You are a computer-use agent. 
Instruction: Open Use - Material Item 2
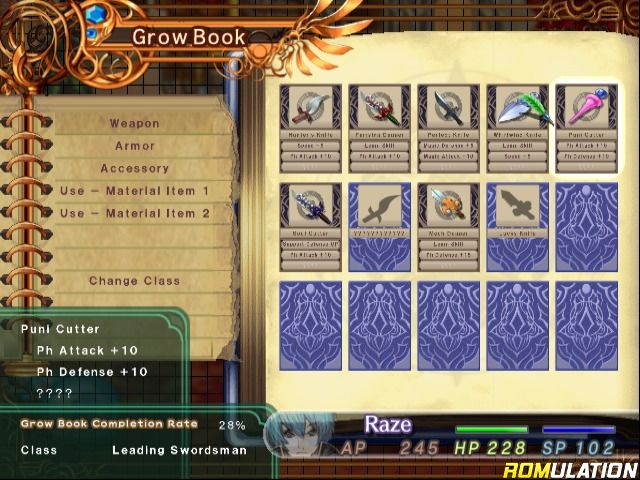click(x=134, y=213)
